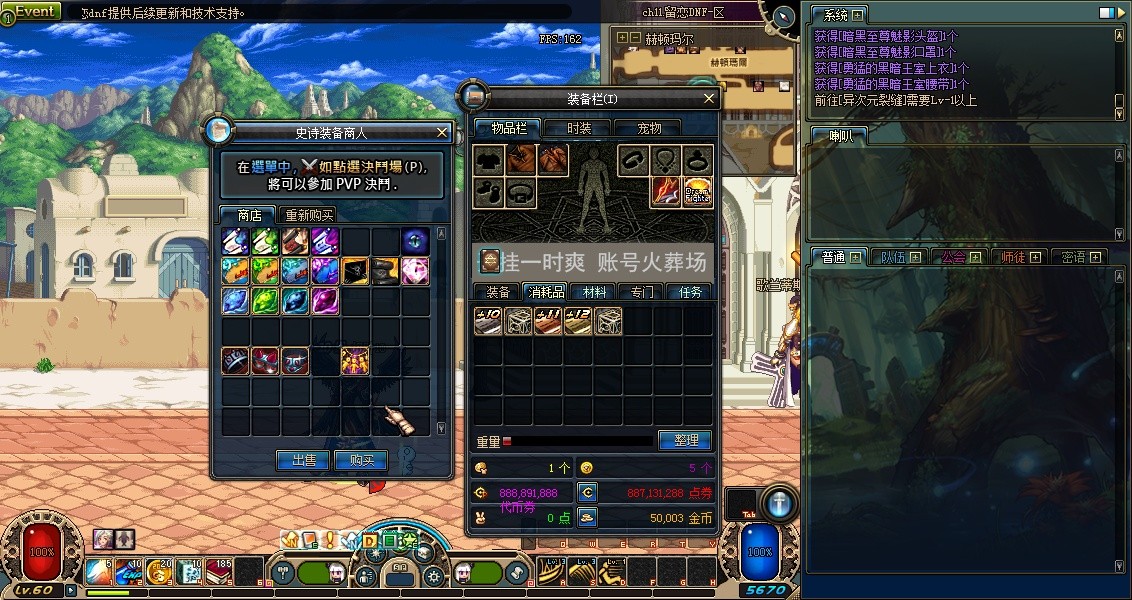Viewport: 1132px width, 600px height.
Task: Select the +12 scroll in the inventory
Action: click(578, 320)
